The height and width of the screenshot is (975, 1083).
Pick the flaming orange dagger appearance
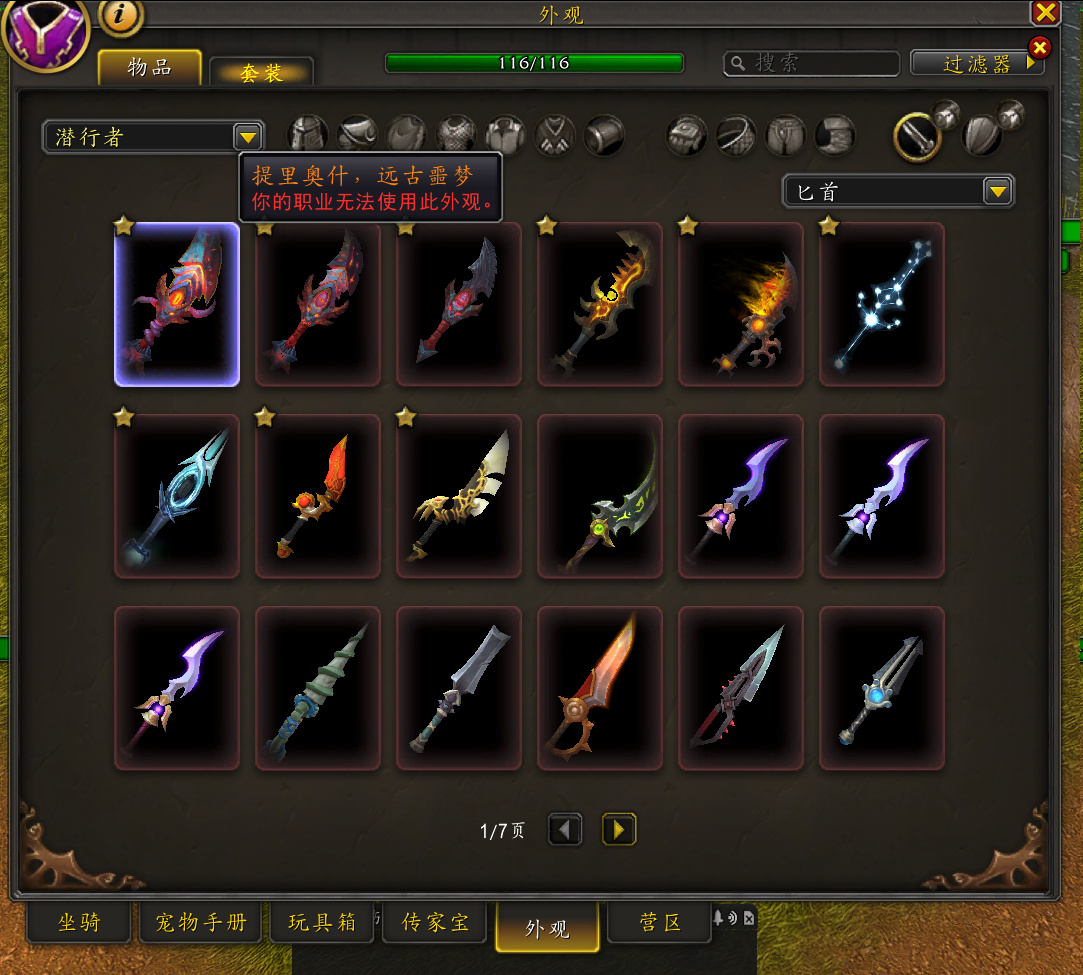(741, 304)
